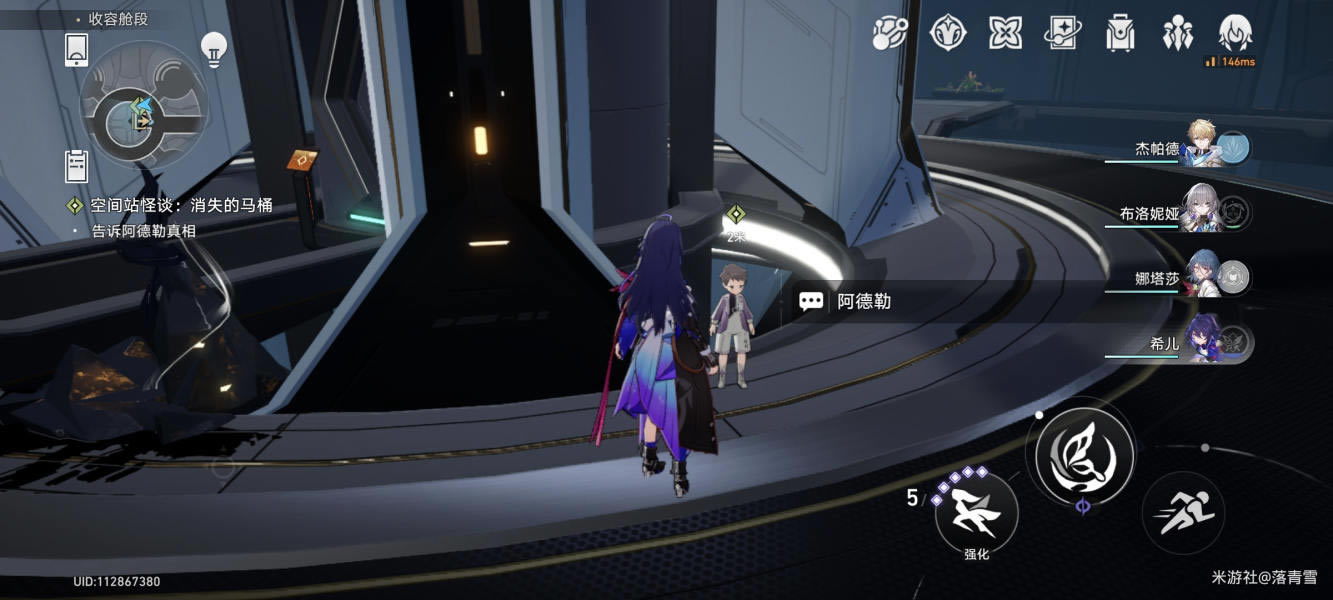Screen dimensions: 1333x600
Task: Switch to party member 杰帕德
Action: [1200, 148]
